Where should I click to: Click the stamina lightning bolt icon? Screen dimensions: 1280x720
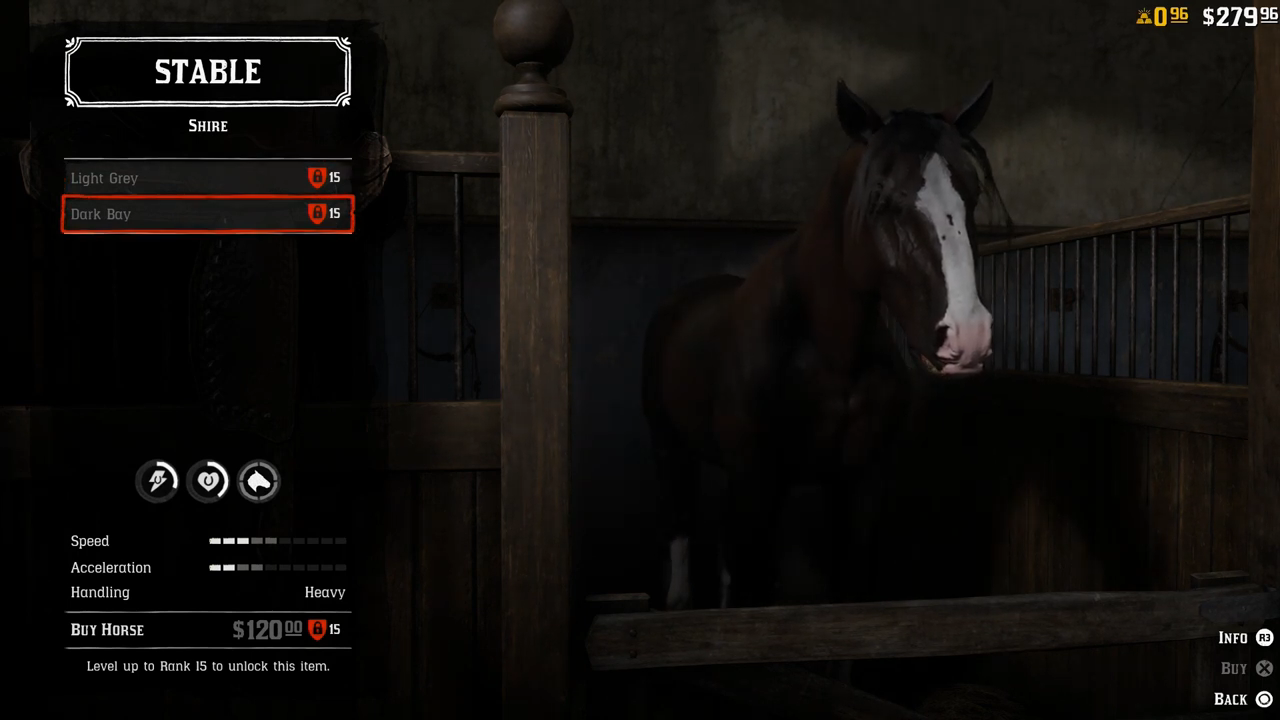click(x=157, y=482)
